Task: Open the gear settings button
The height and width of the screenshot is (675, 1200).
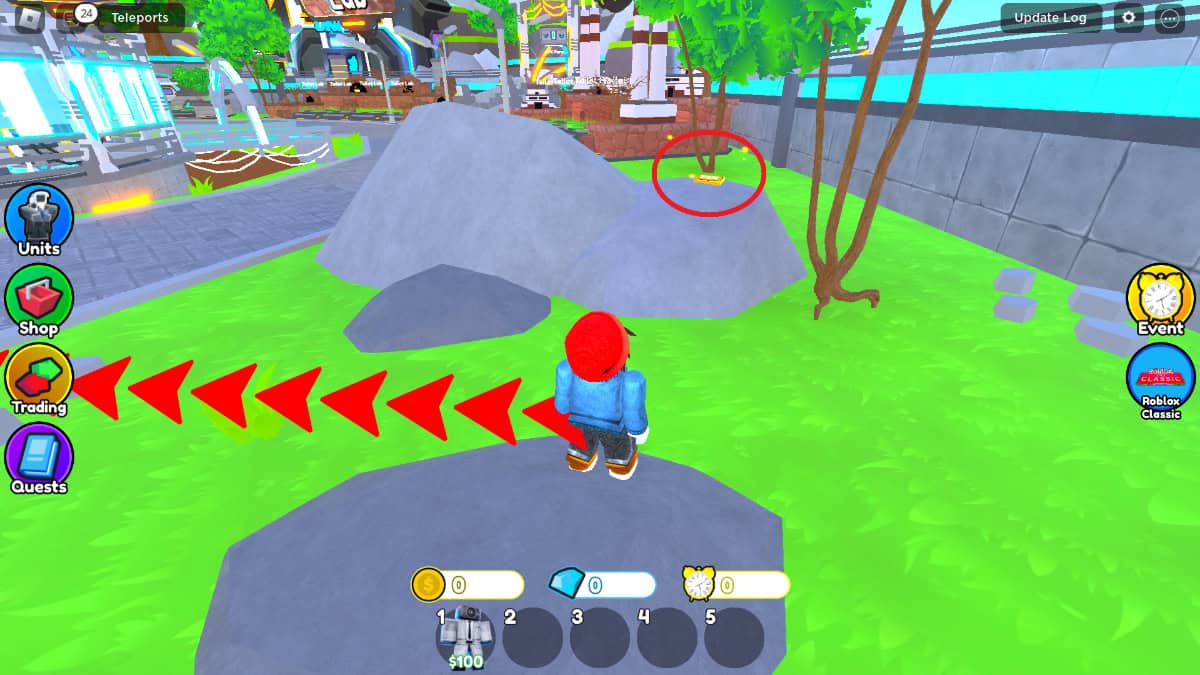Action: click(1129, 18)
